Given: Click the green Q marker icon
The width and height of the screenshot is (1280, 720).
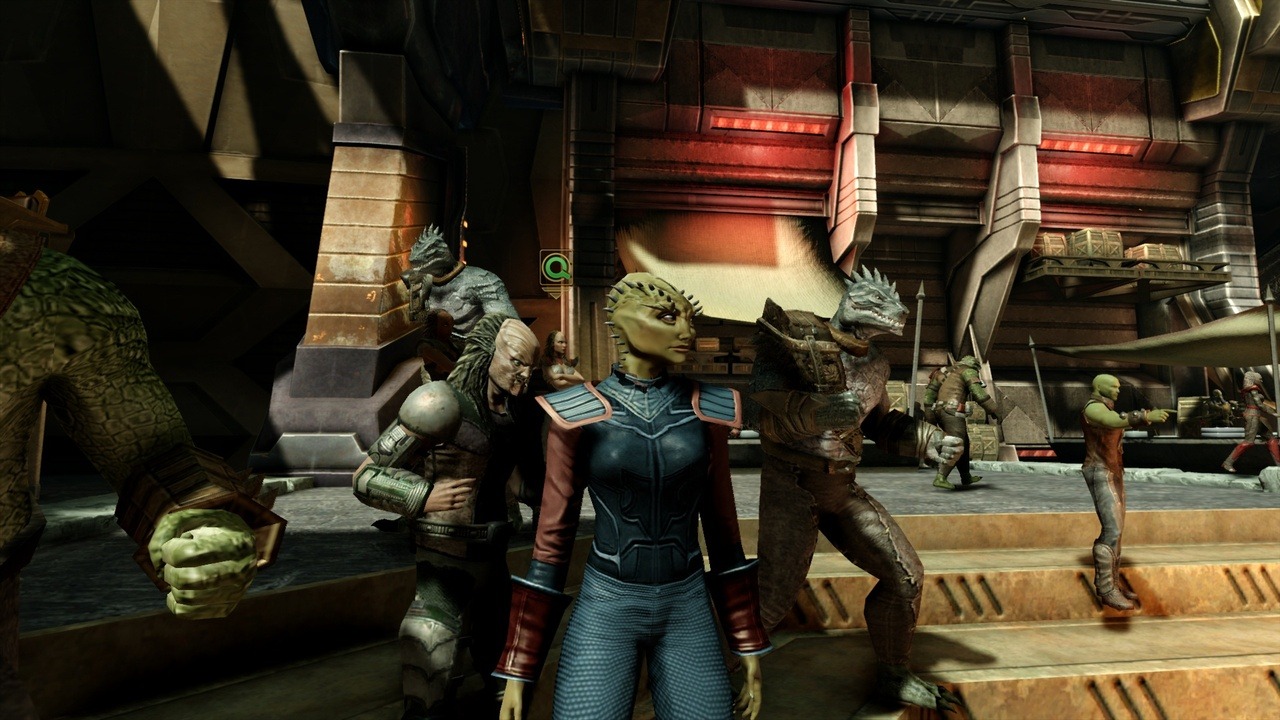Looking at the screenshot, I should coord(555,267).
